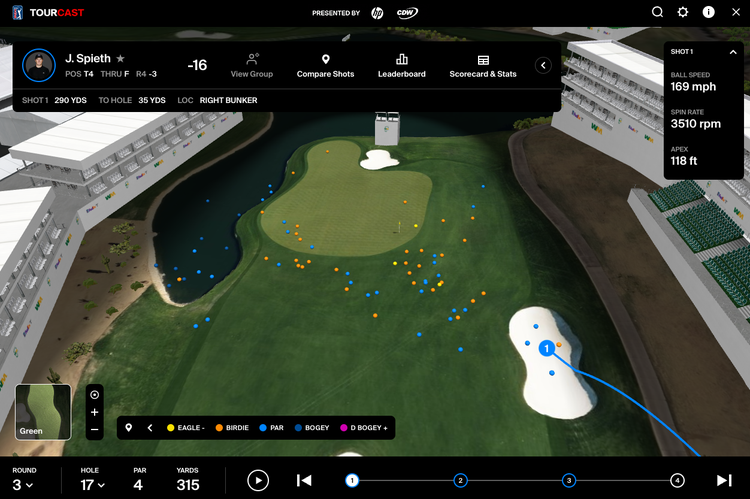This screenshot has height=499, width=750.
Task: Zoom out with the minus button
Action: [94, 429]
